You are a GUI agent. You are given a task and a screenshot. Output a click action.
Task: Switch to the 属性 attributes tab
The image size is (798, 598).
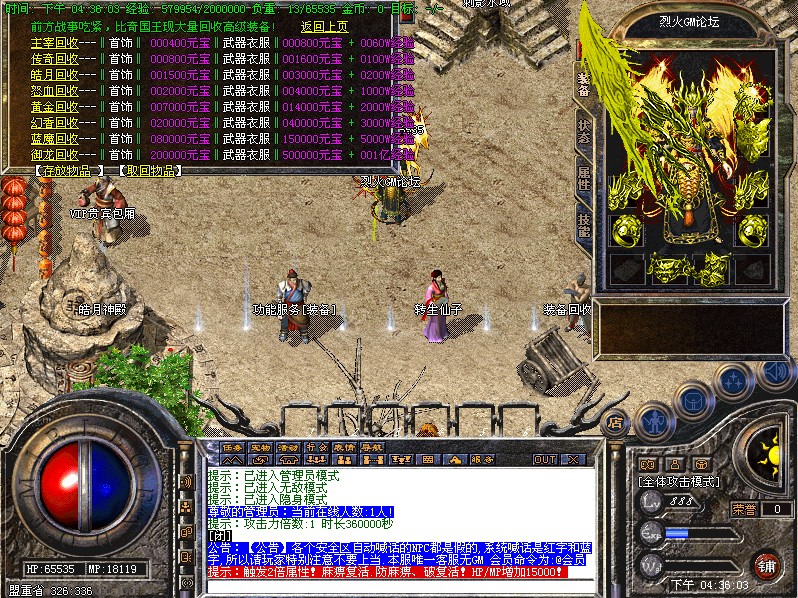[x=583, y=180]
